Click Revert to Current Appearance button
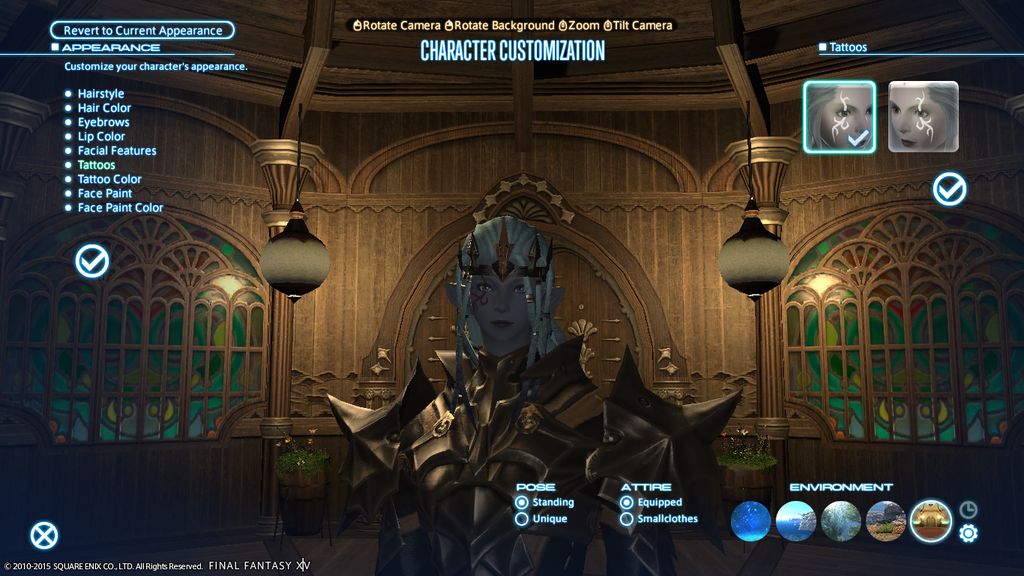1024x576 pixels. click(142, 31)
